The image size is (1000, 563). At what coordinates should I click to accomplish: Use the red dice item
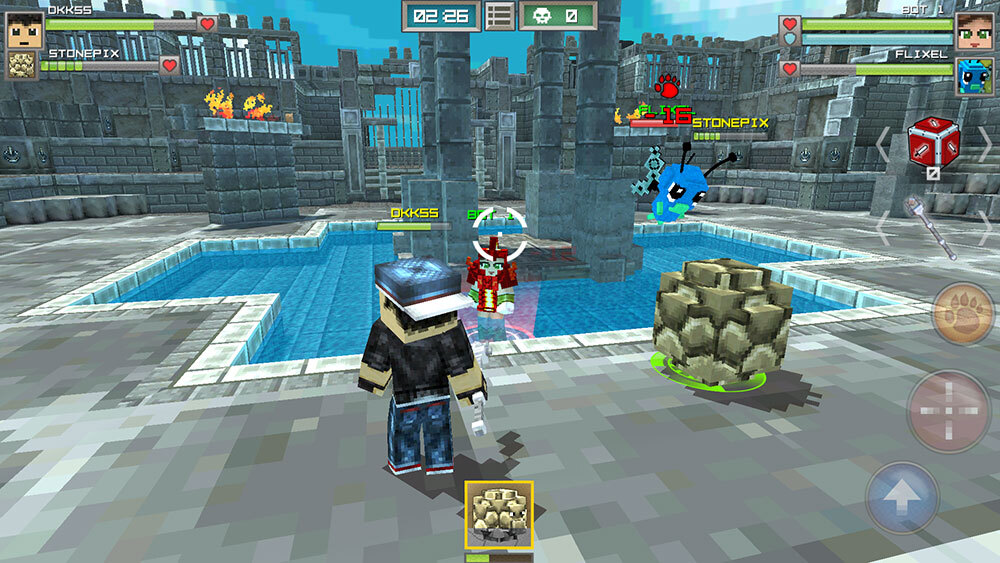coord(933,143)
